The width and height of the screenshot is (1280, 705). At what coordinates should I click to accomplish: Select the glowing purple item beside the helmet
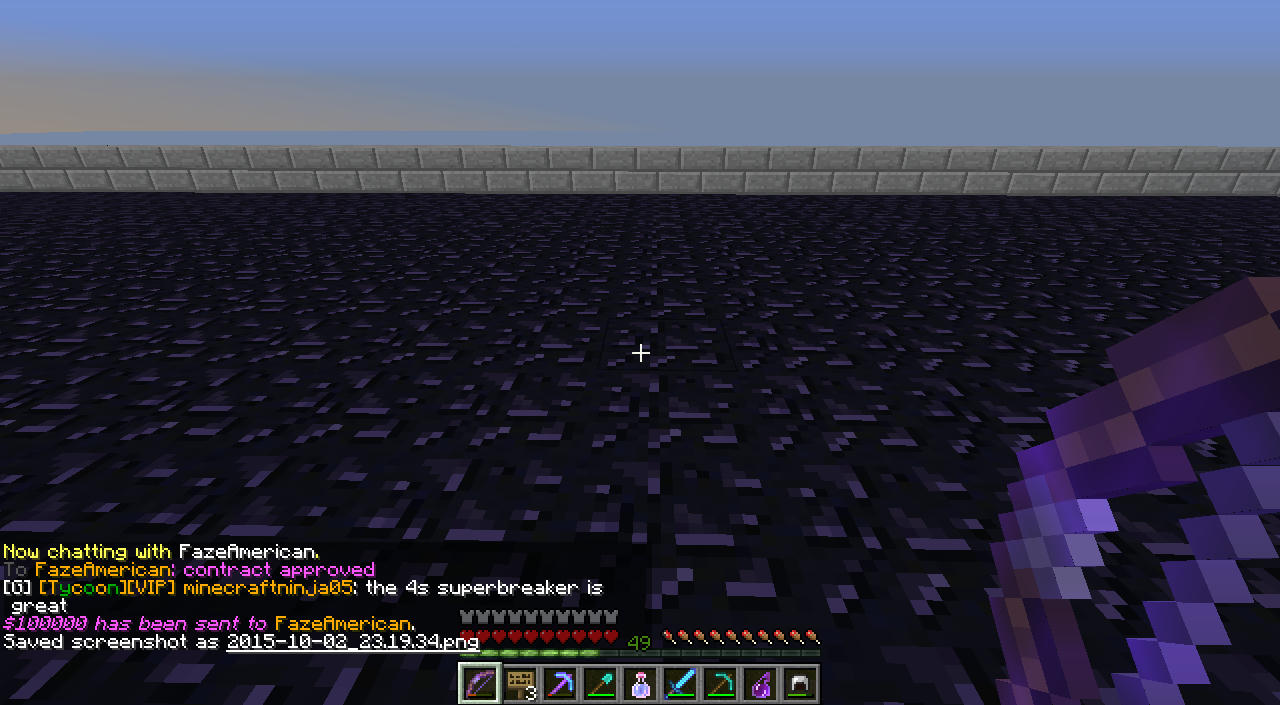pyautogui.click(x=760, y=684)
